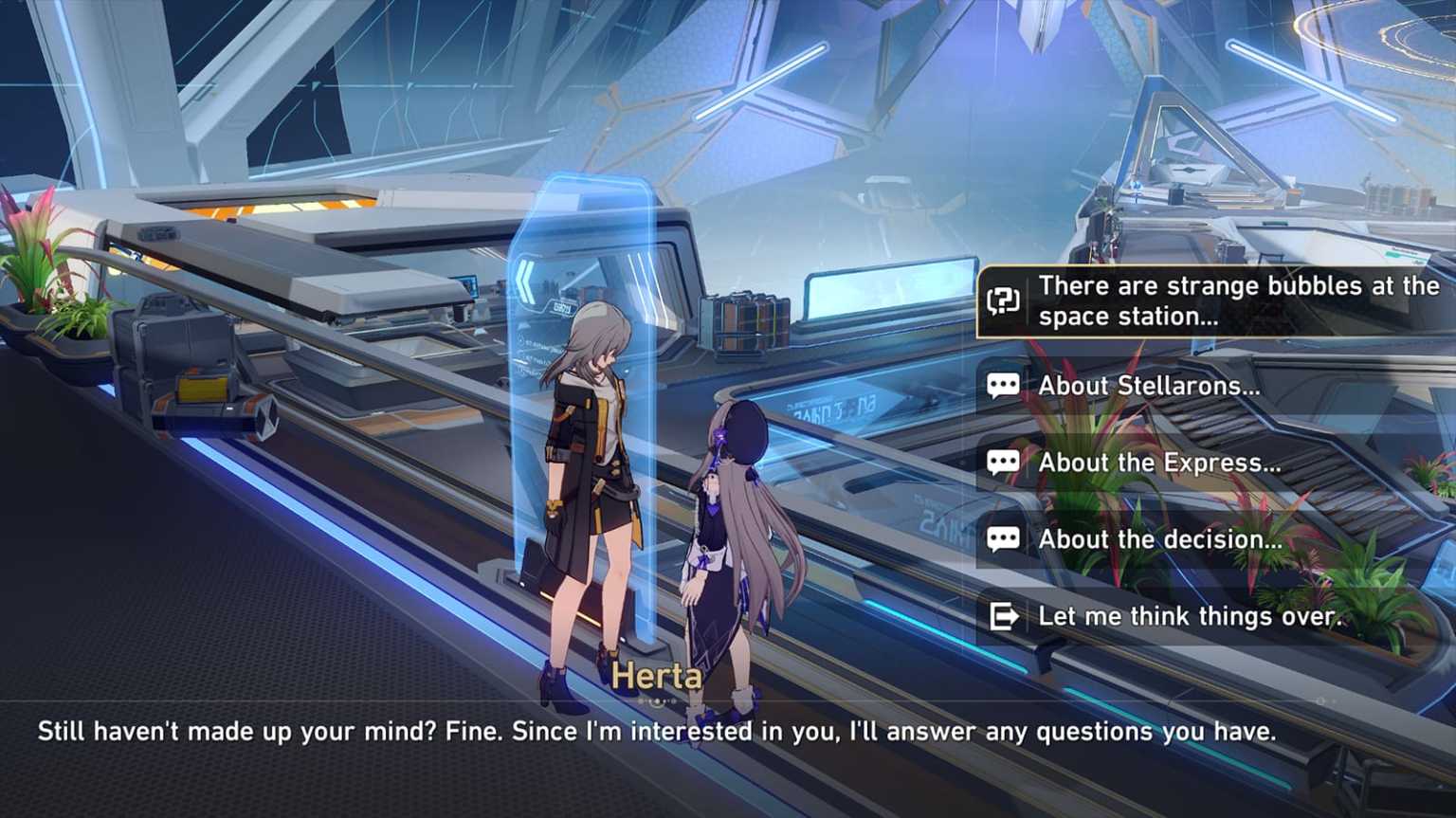Select the speech bubble icon next to "About Stellarons..."
The image size is (1456, 818).
[1003, 385]
